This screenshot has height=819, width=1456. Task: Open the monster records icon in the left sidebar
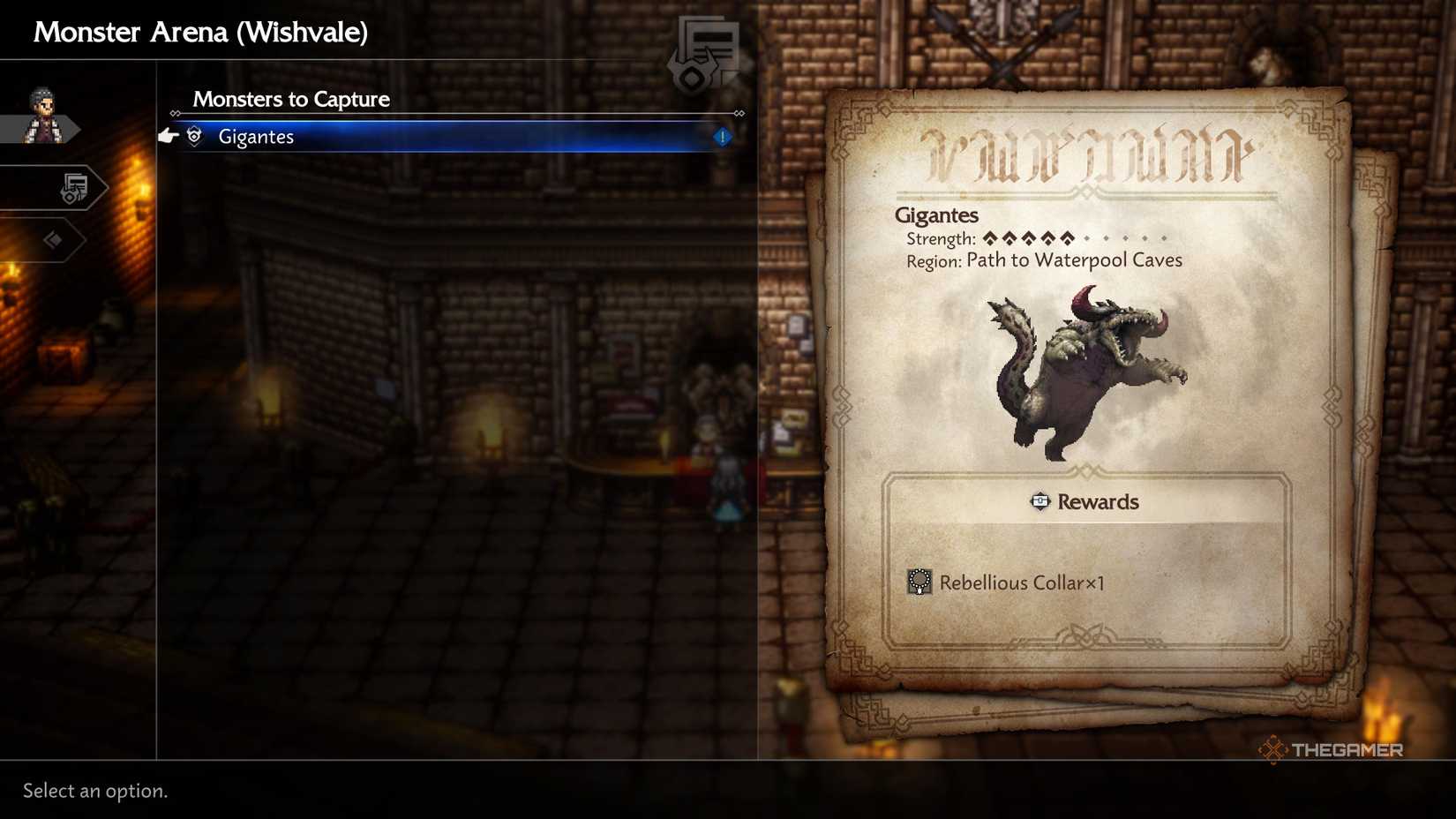click(75, 187)
